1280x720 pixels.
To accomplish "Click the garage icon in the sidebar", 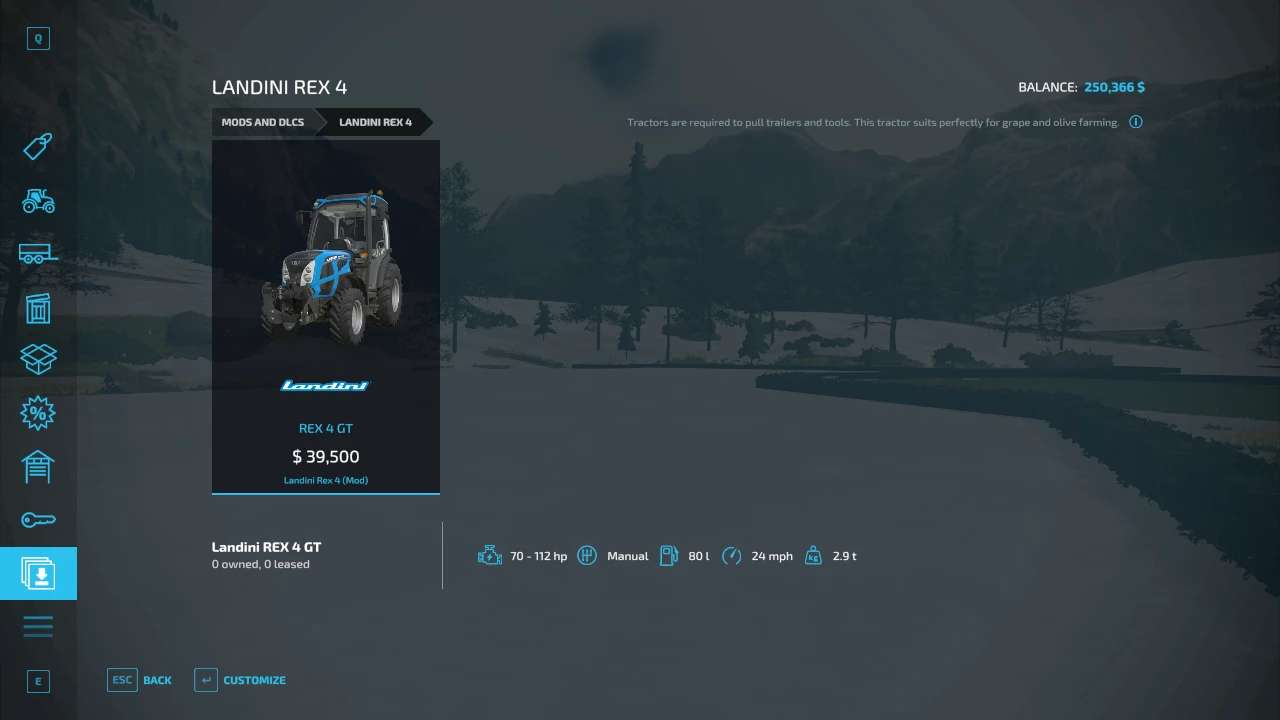I will pyautogui.click(x=38, y=466).
